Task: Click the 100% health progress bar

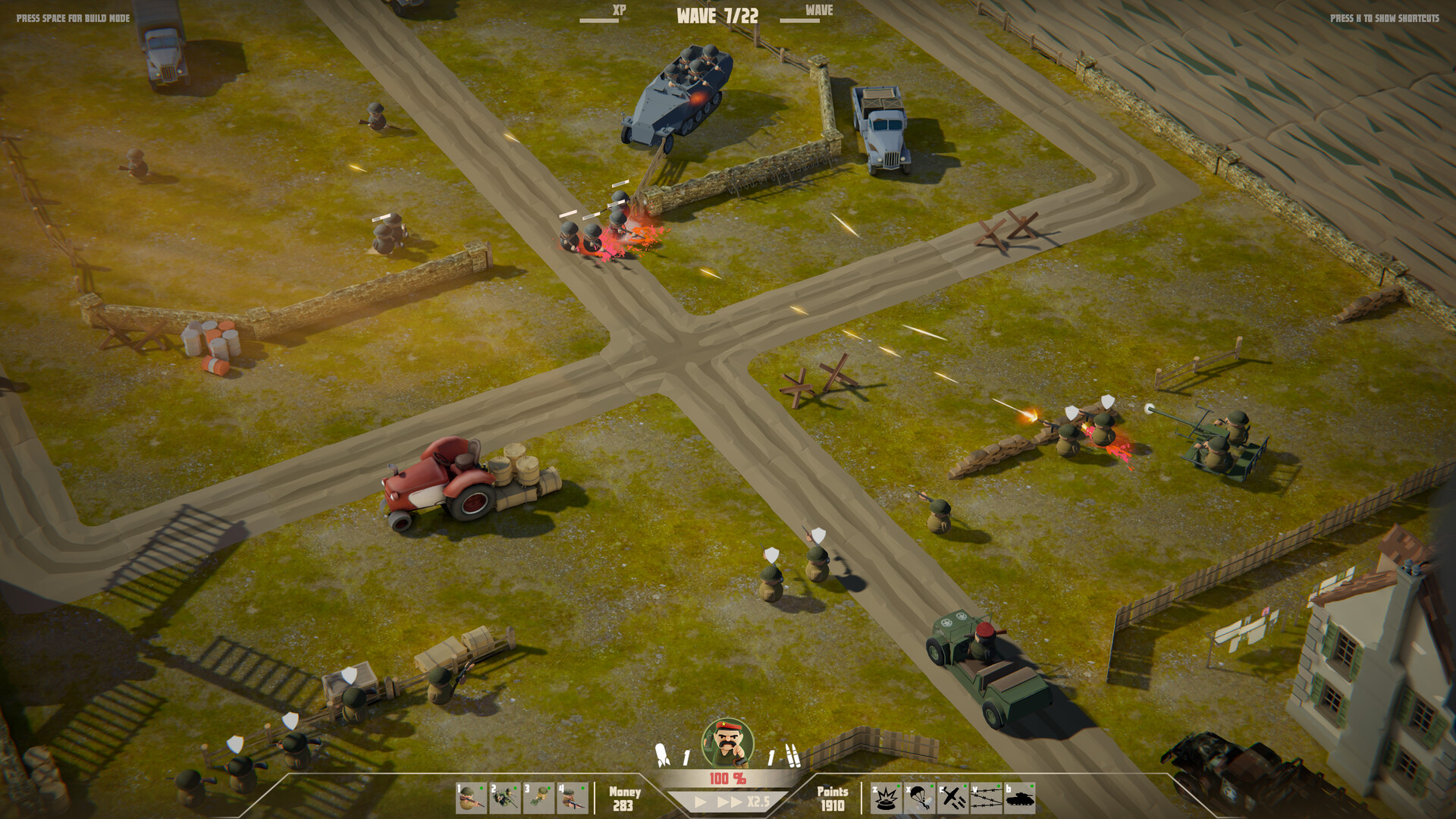Action: click(x=728, y=776)
